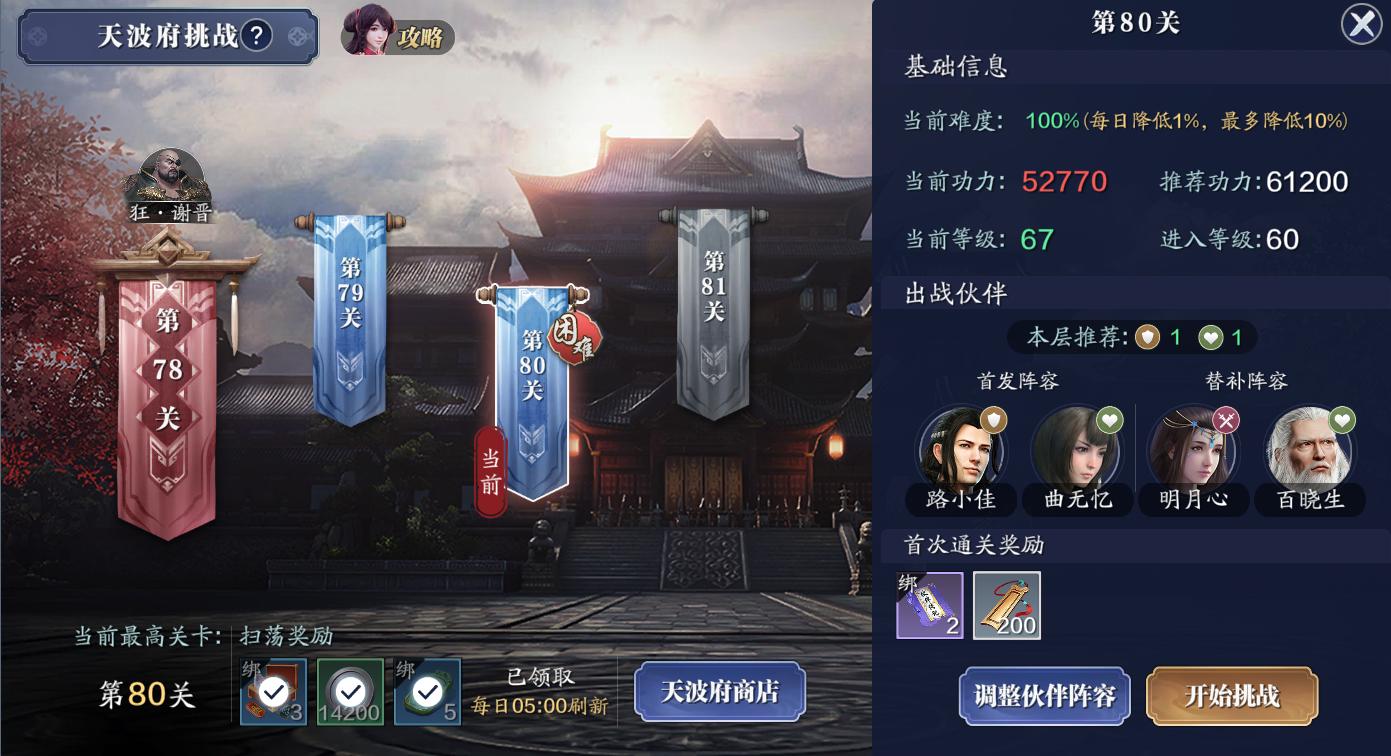Remove 明月心 using the red X toggle
This screenshot has width=1391, height=756.
tap(1227, 417)
